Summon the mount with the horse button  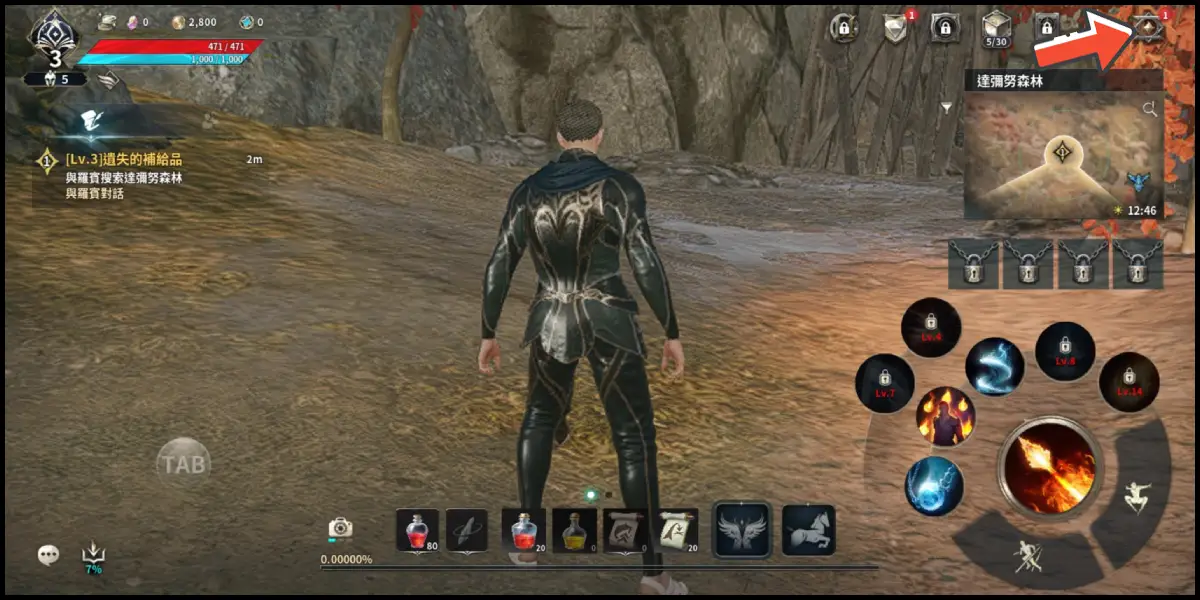pos(808,530)
